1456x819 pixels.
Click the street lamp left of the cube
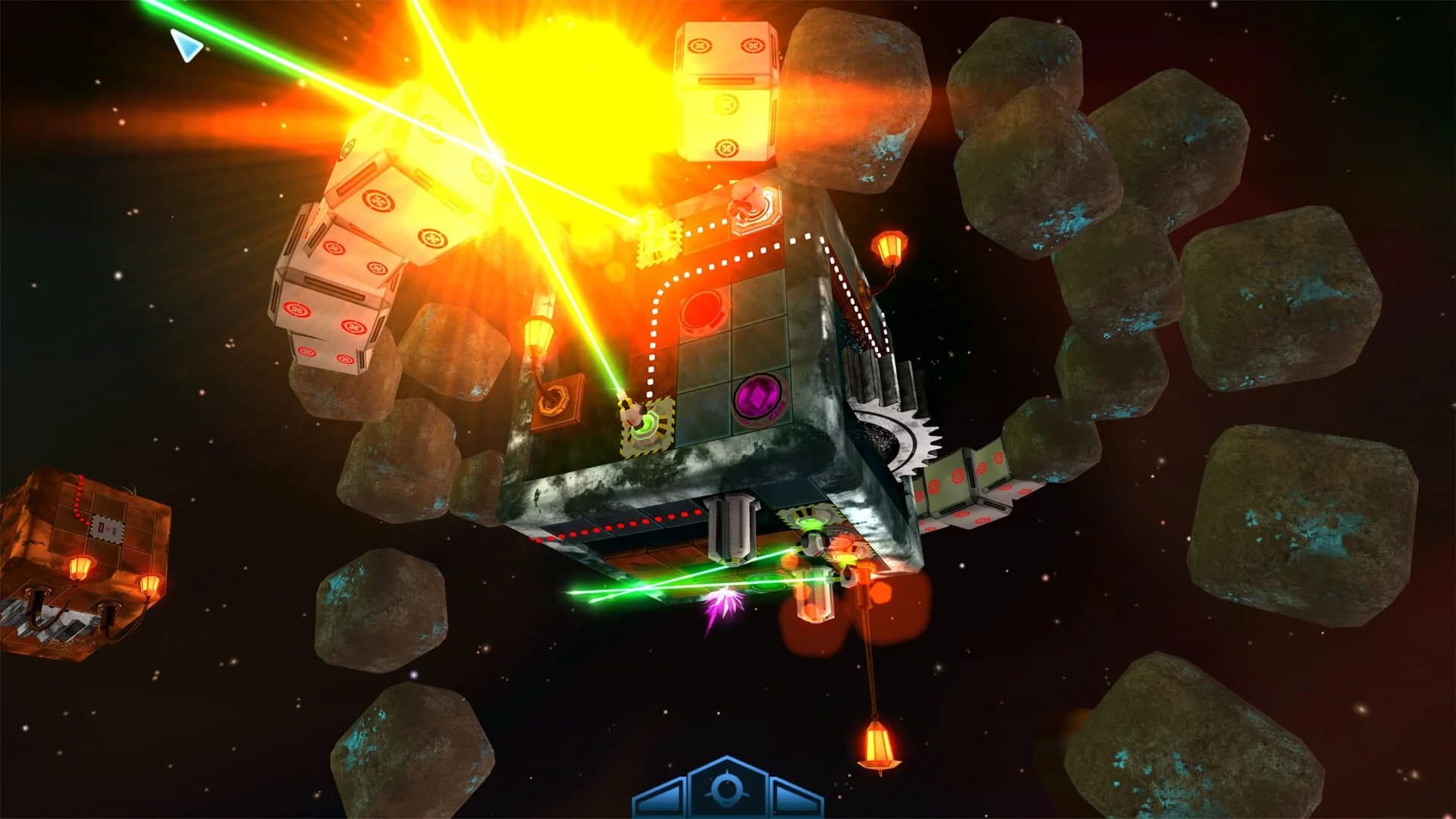(x=537, y=337)
